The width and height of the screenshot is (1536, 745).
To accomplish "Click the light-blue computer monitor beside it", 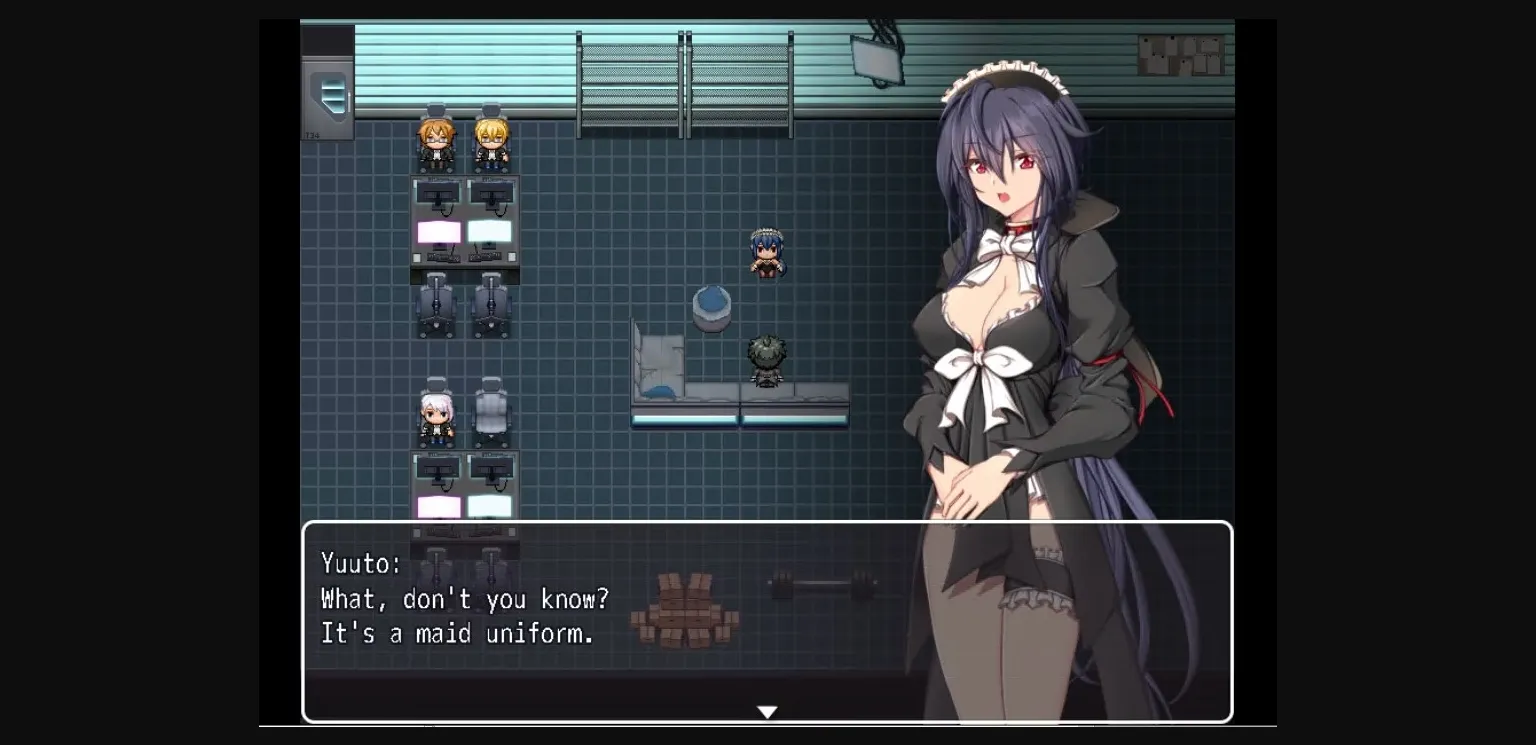I will (x=489, y=231).
